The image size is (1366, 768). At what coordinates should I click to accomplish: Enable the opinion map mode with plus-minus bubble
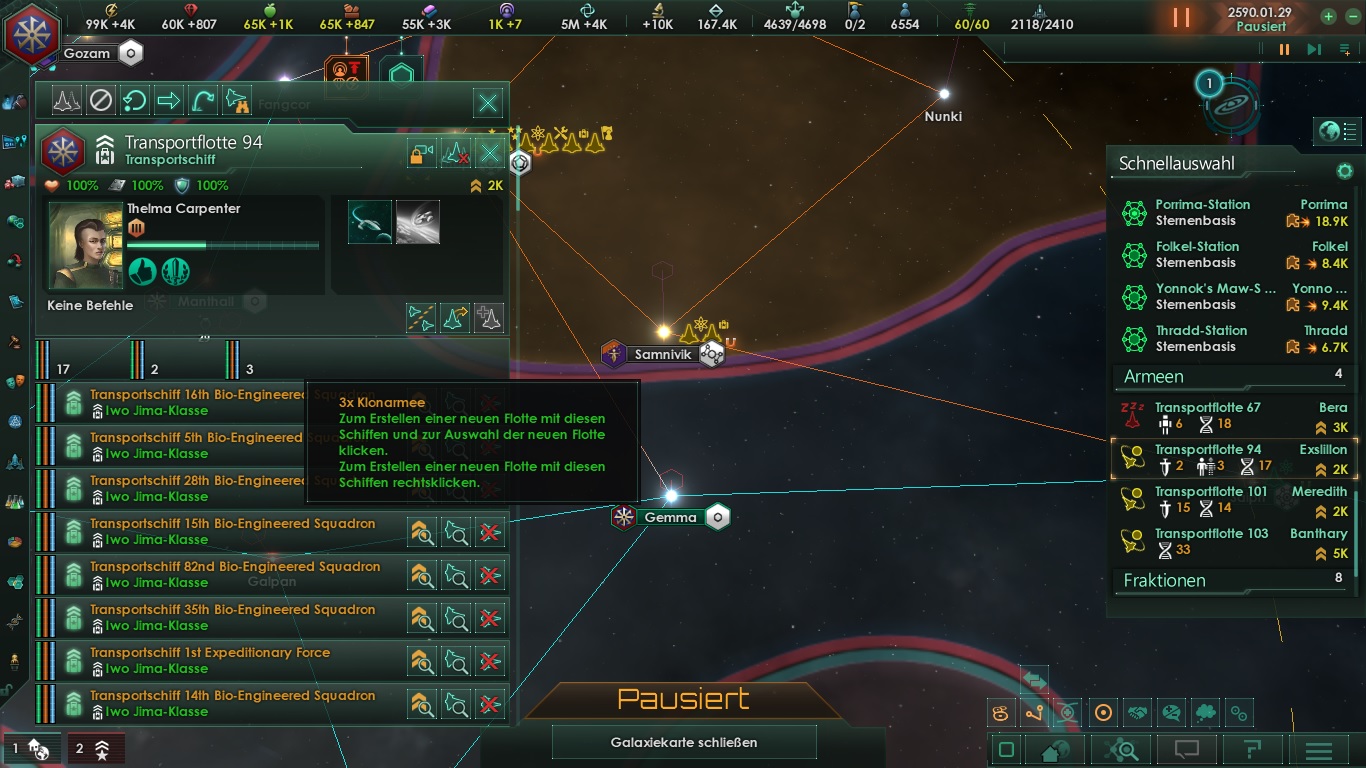click(1169, 712)
